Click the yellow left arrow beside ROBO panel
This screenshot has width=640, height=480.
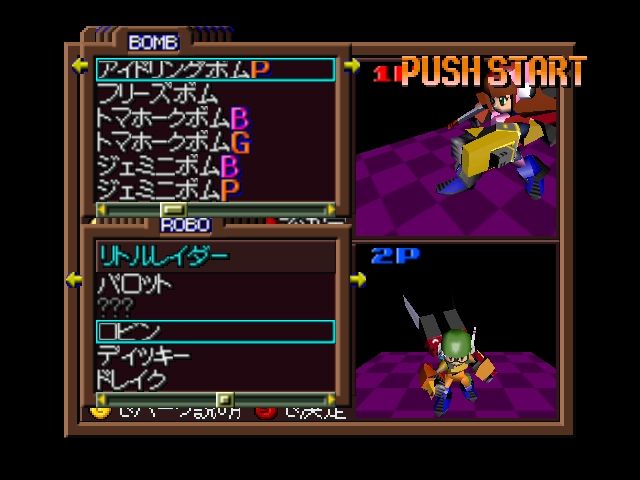tap(74, 280)
